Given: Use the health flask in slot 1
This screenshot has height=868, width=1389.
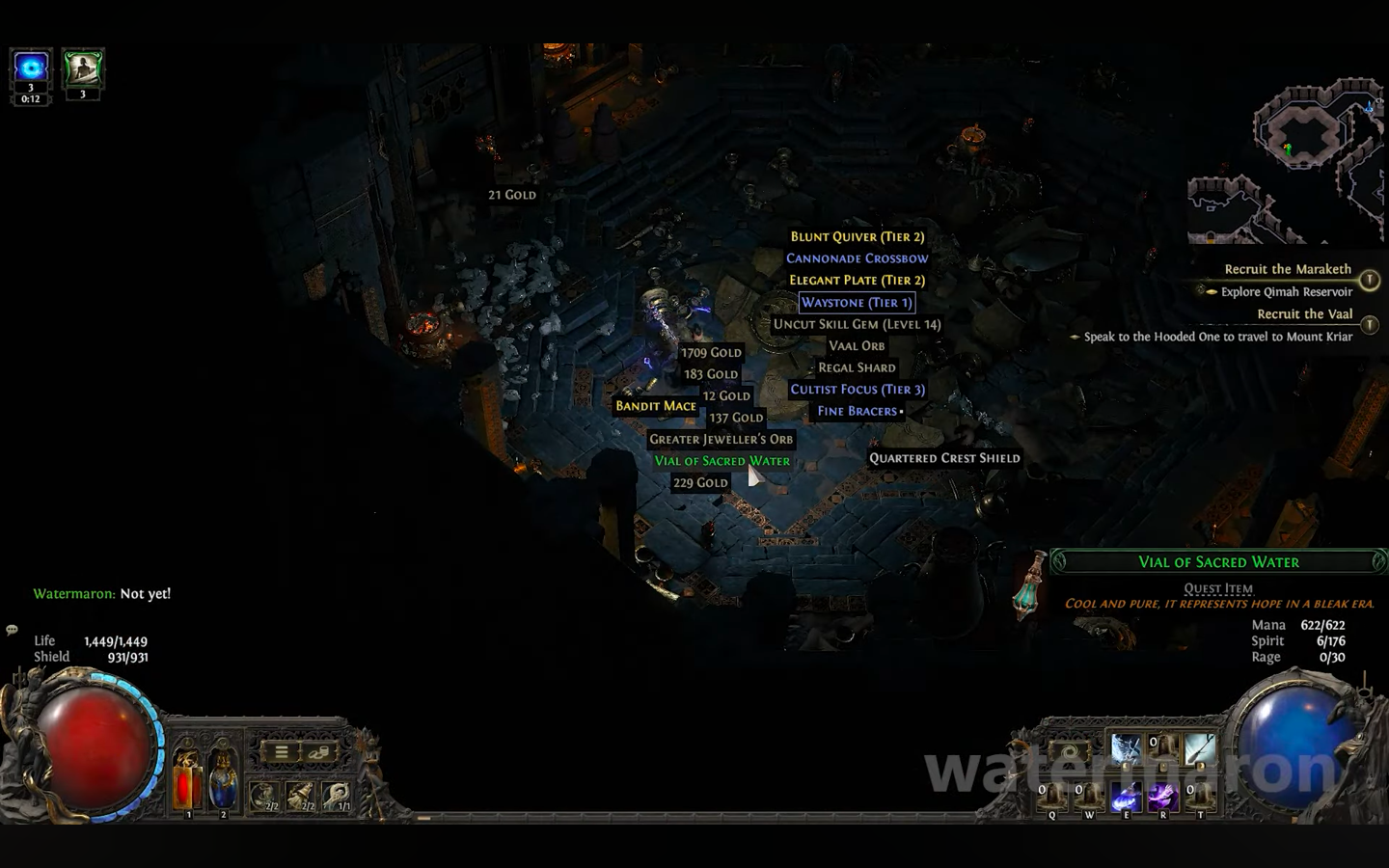Looking at the screenshot, I should pos(187,777).
